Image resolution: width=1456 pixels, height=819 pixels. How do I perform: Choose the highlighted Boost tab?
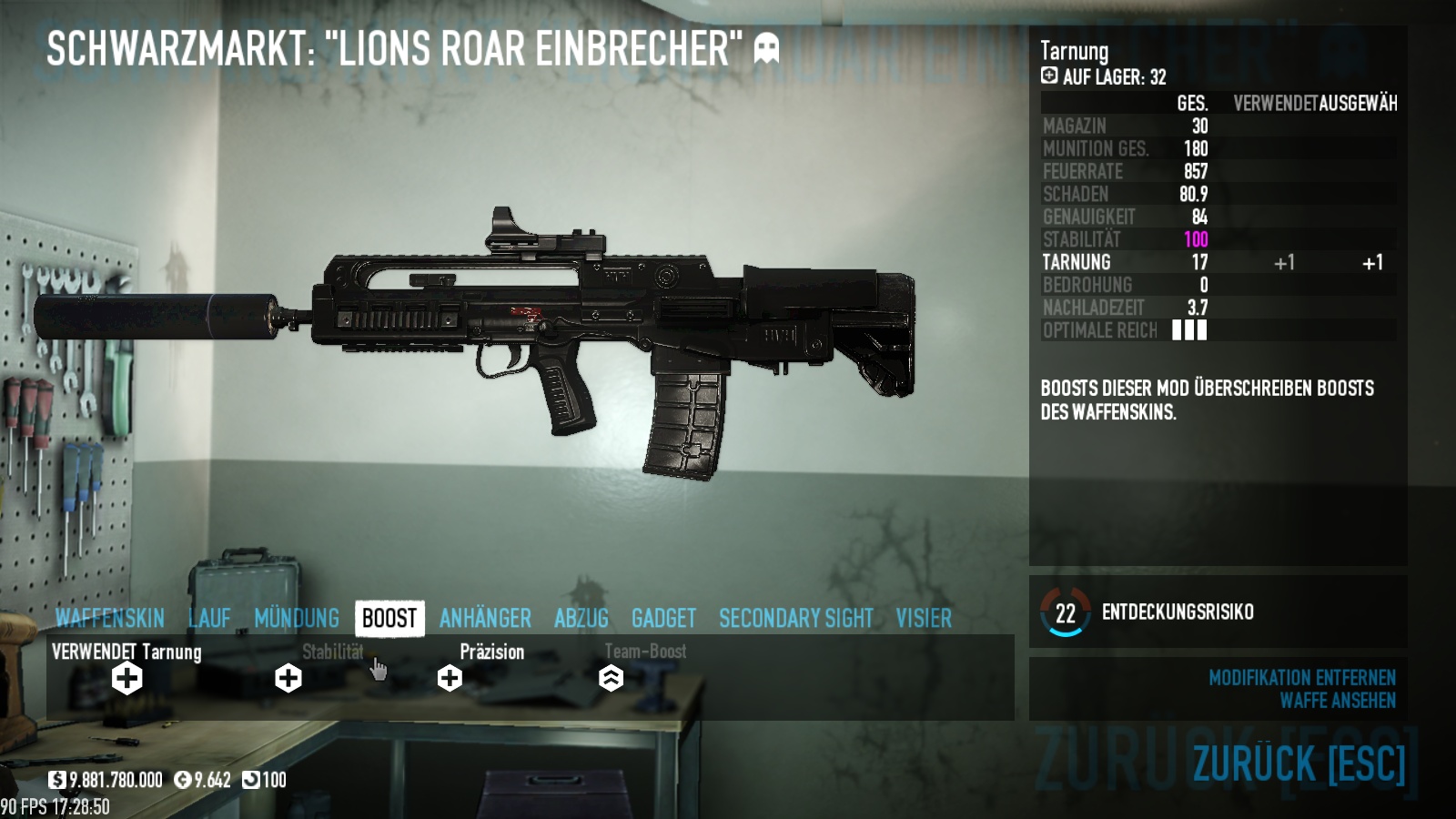(x=389, y=619)
